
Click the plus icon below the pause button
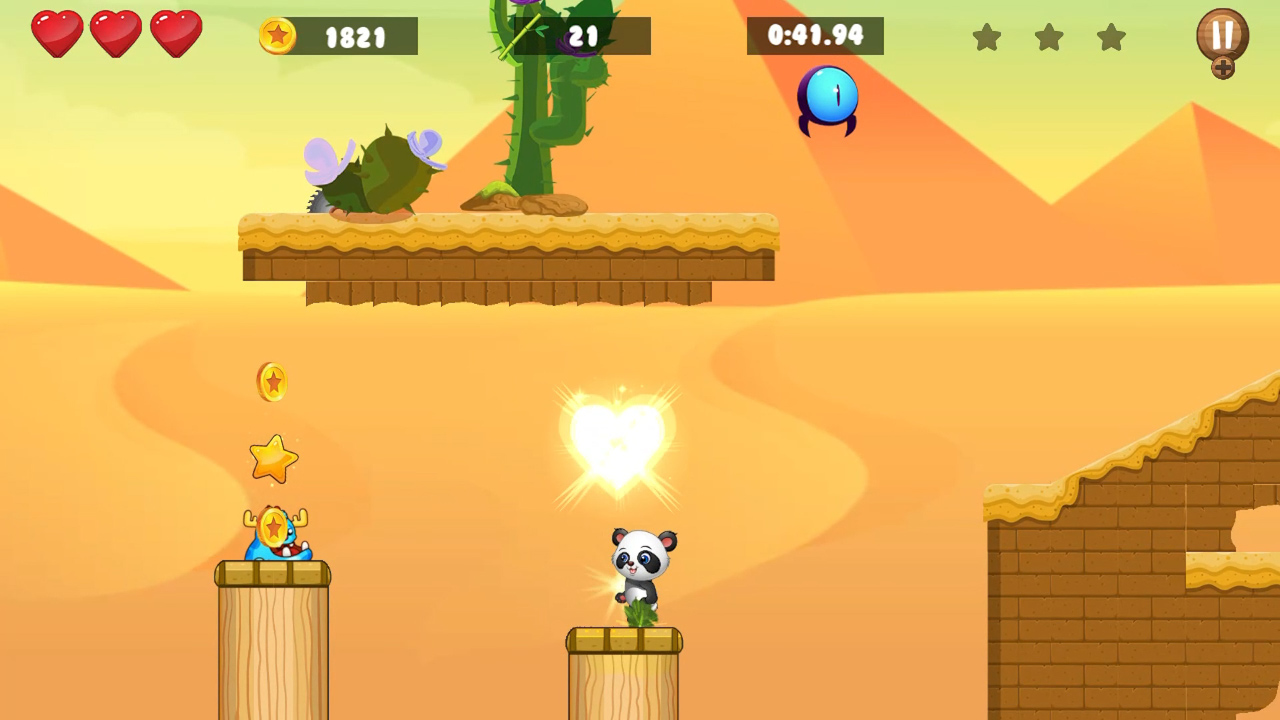tap(1223, 70)
